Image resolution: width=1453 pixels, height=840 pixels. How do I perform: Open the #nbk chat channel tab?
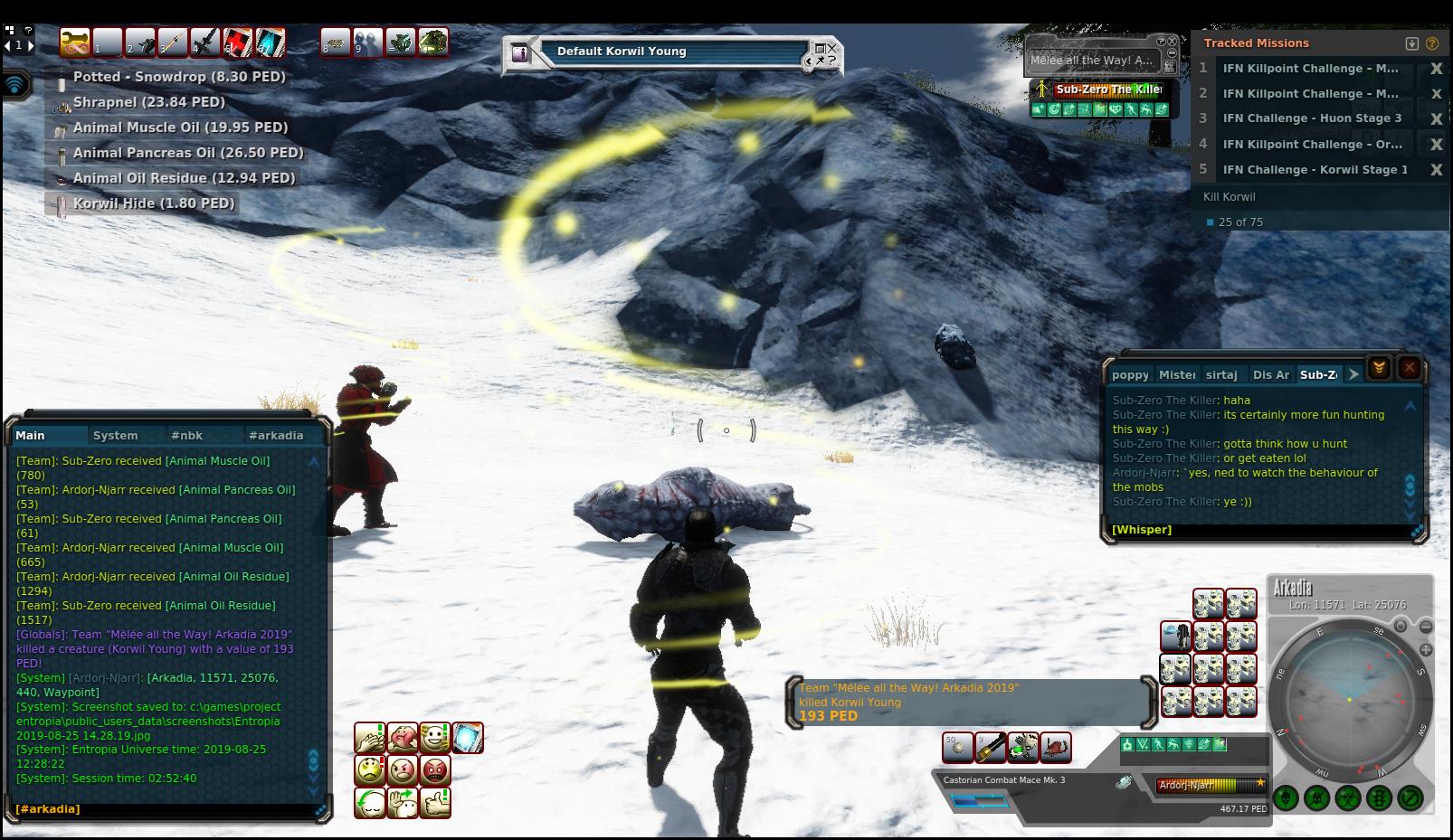tap(186, 436)
